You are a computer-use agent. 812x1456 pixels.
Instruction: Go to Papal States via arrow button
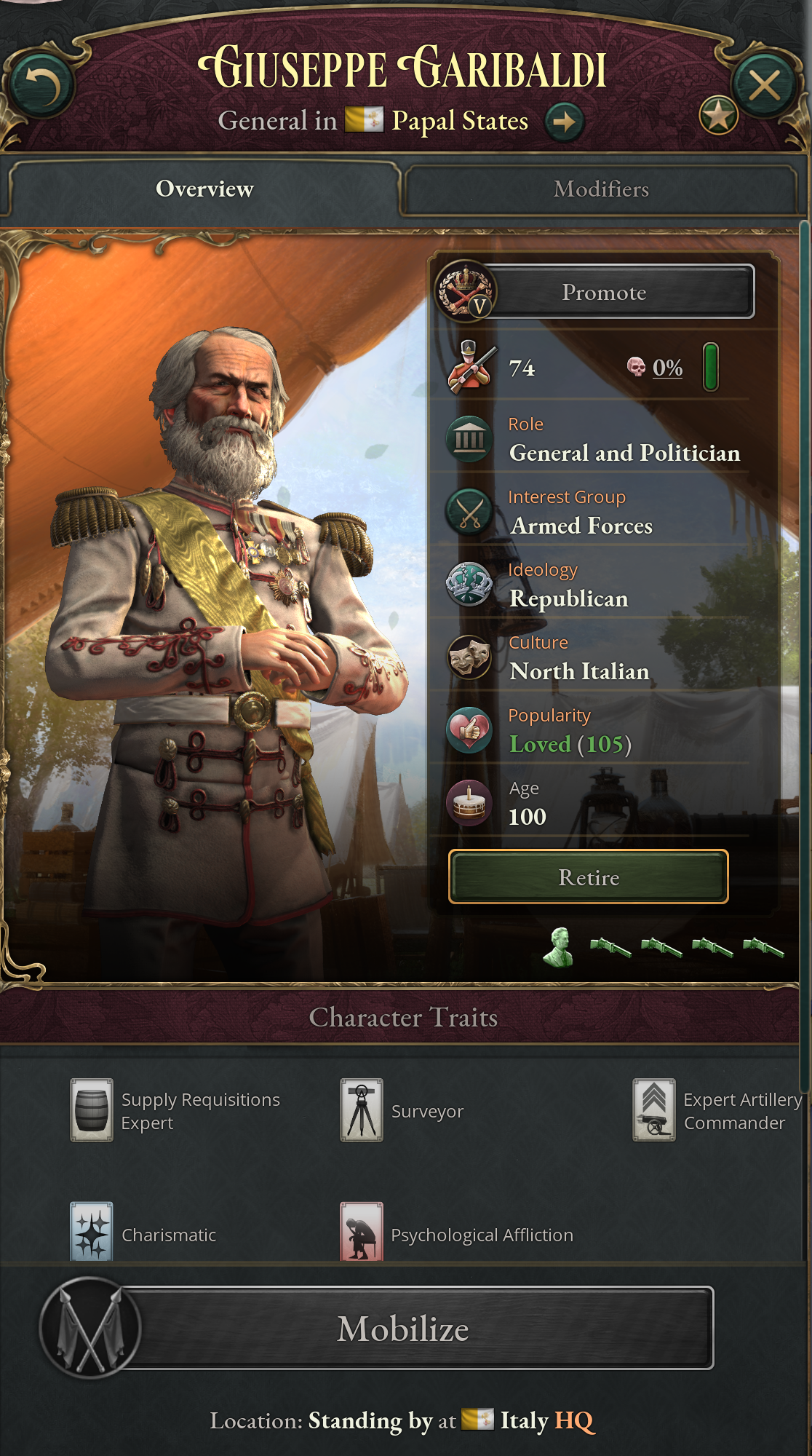[564, 121]
